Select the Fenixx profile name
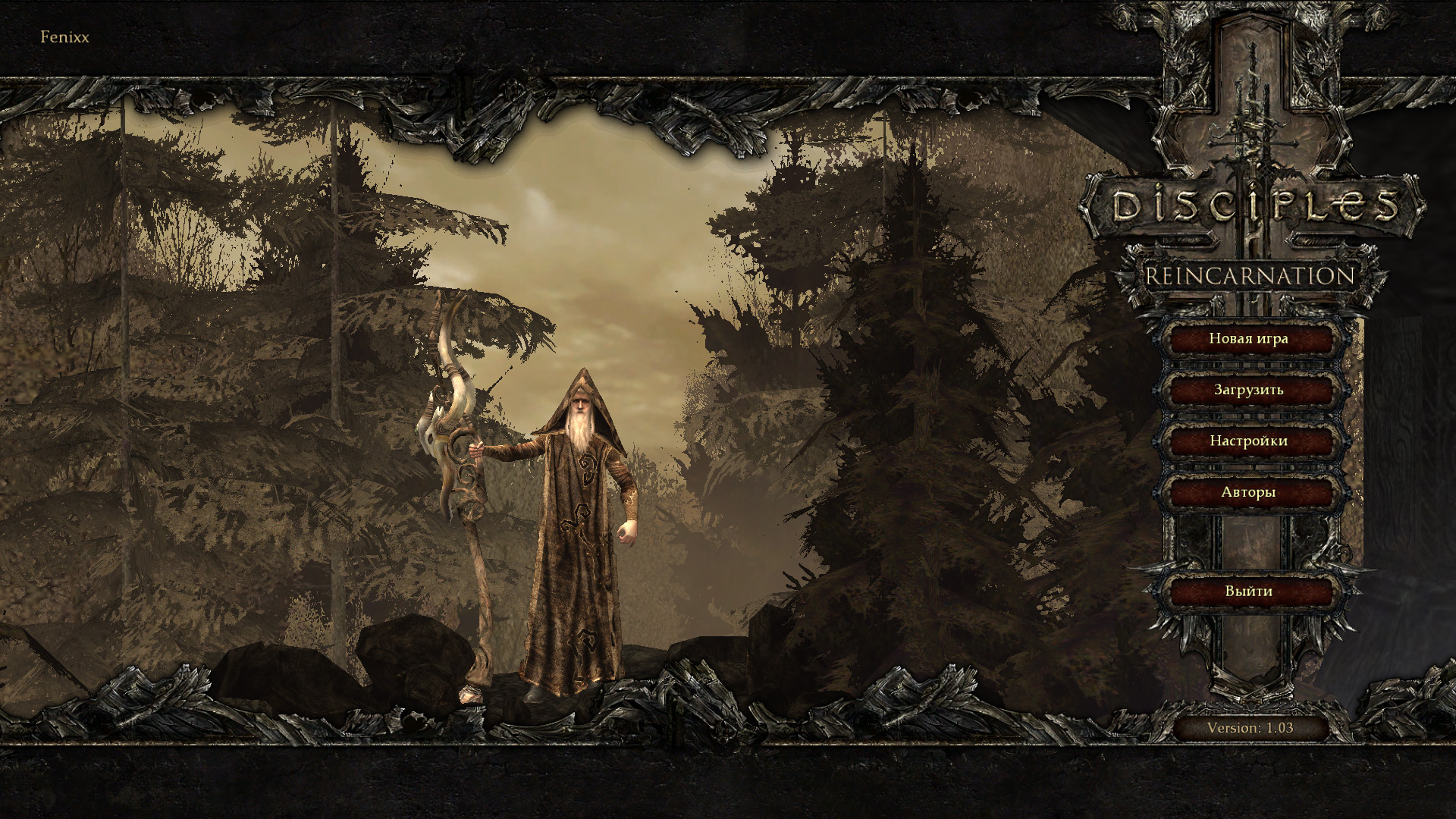This screenshot has width=1456, height=819. [x=64, y=37]
